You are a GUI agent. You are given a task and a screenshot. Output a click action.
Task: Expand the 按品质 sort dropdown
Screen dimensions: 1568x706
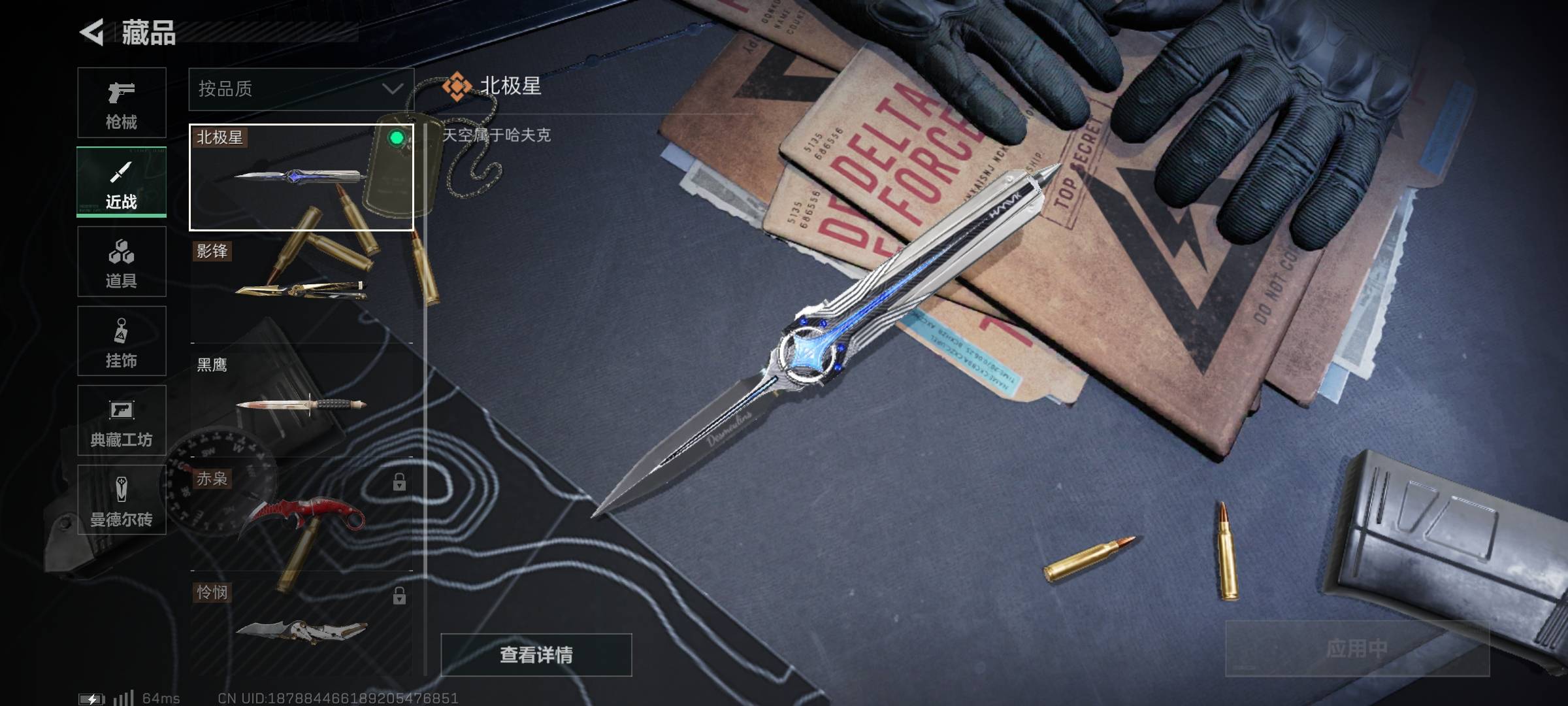pyautogui.click(x=301, y=89)
